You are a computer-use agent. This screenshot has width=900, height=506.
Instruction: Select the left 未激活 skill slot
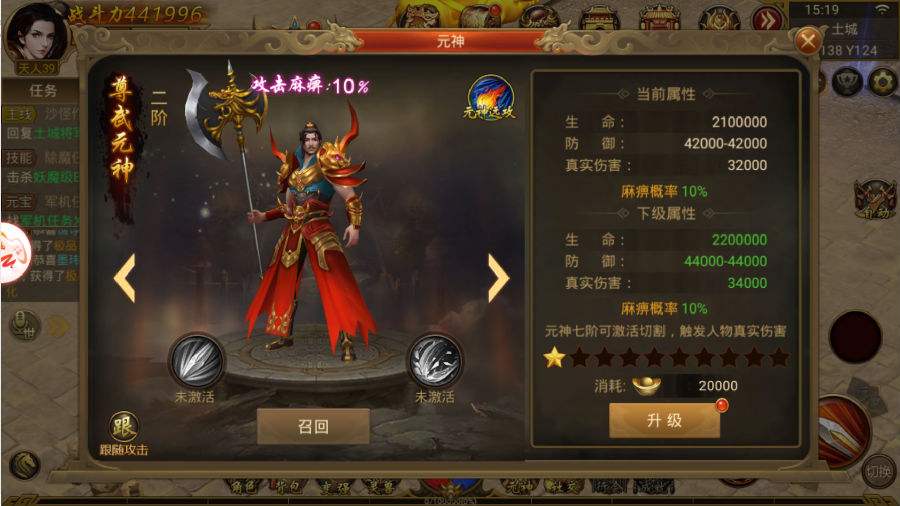(x=195, y=361)
